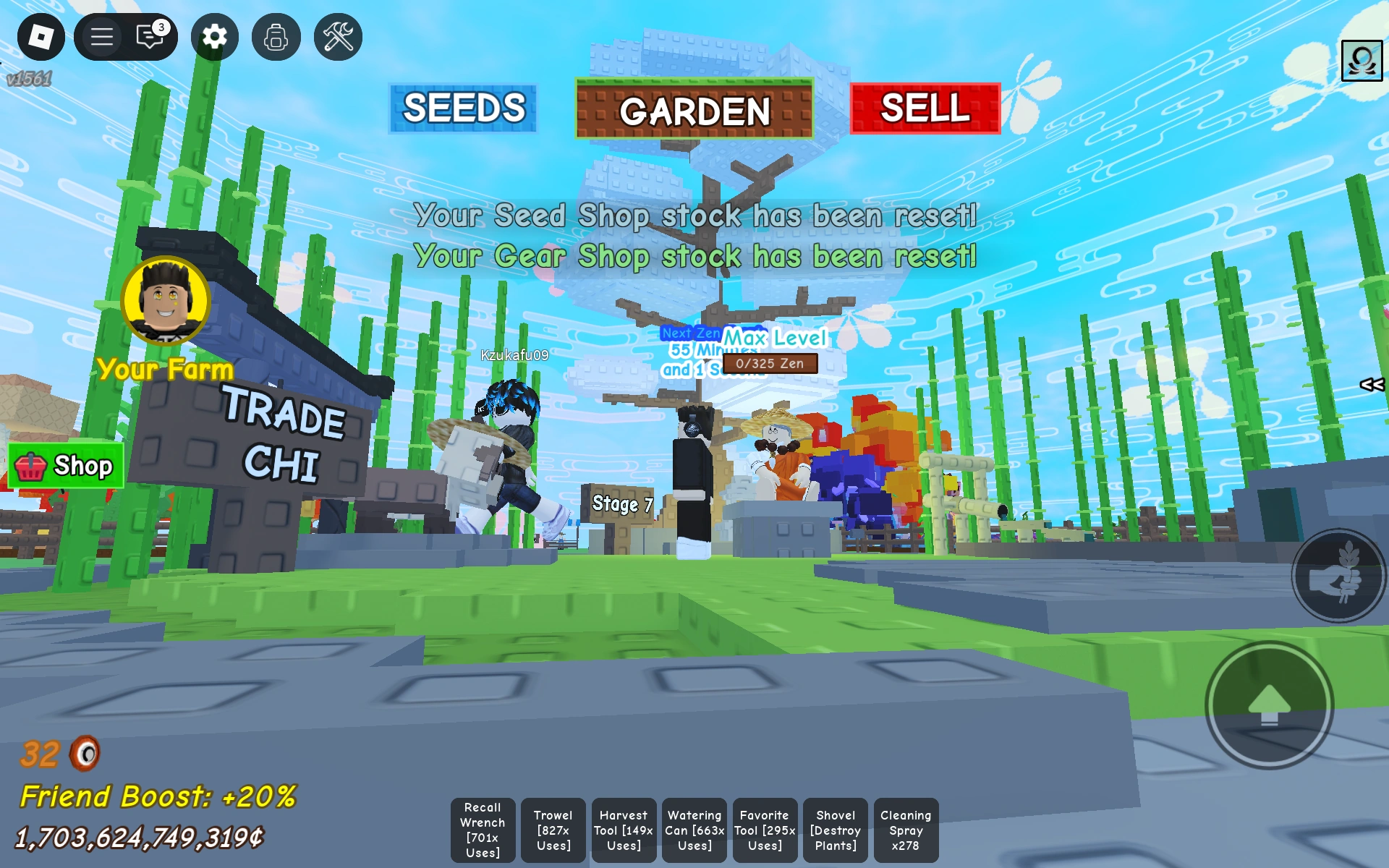Open the backpack inventory icon
The width and height of the screenshot is (1389, 868).
point(276,36)
